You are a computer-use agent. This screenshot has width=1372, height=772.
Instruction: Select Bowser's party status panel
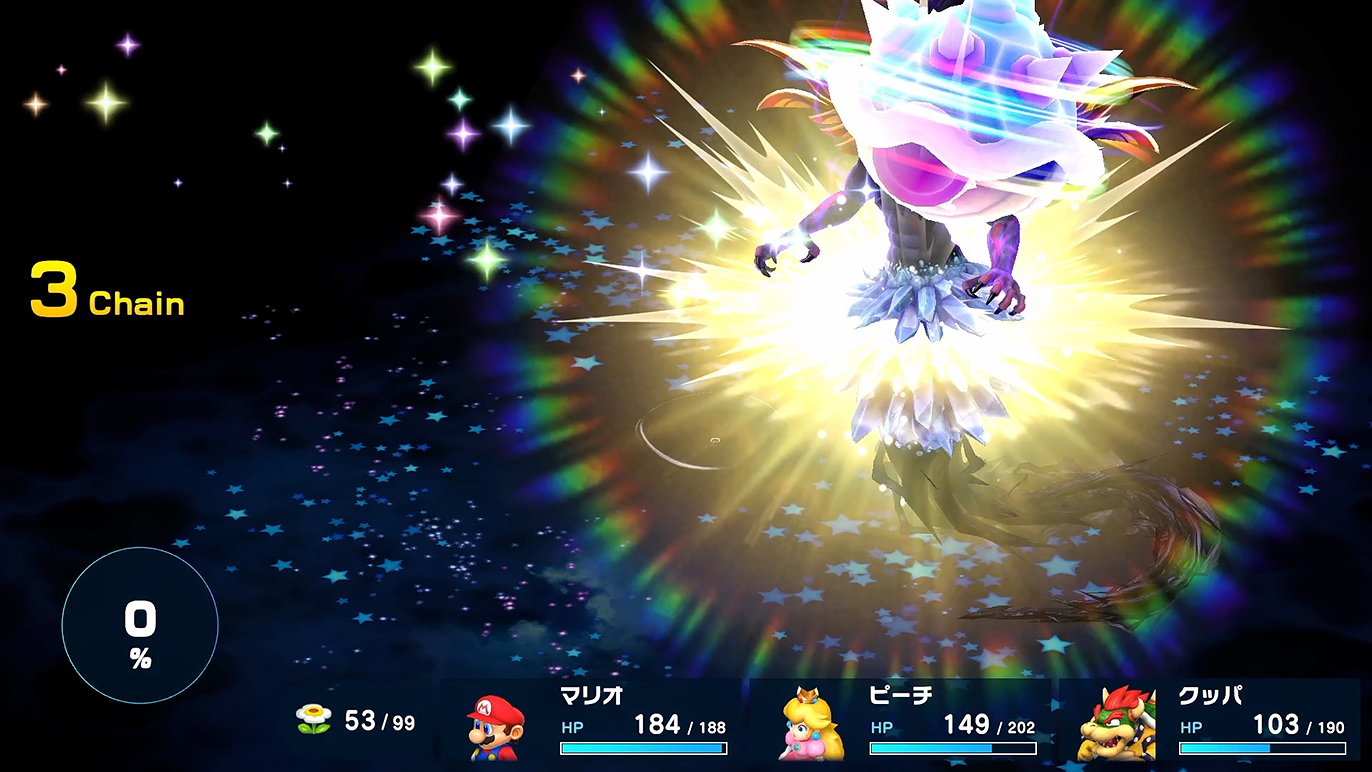click(1211, 722)
